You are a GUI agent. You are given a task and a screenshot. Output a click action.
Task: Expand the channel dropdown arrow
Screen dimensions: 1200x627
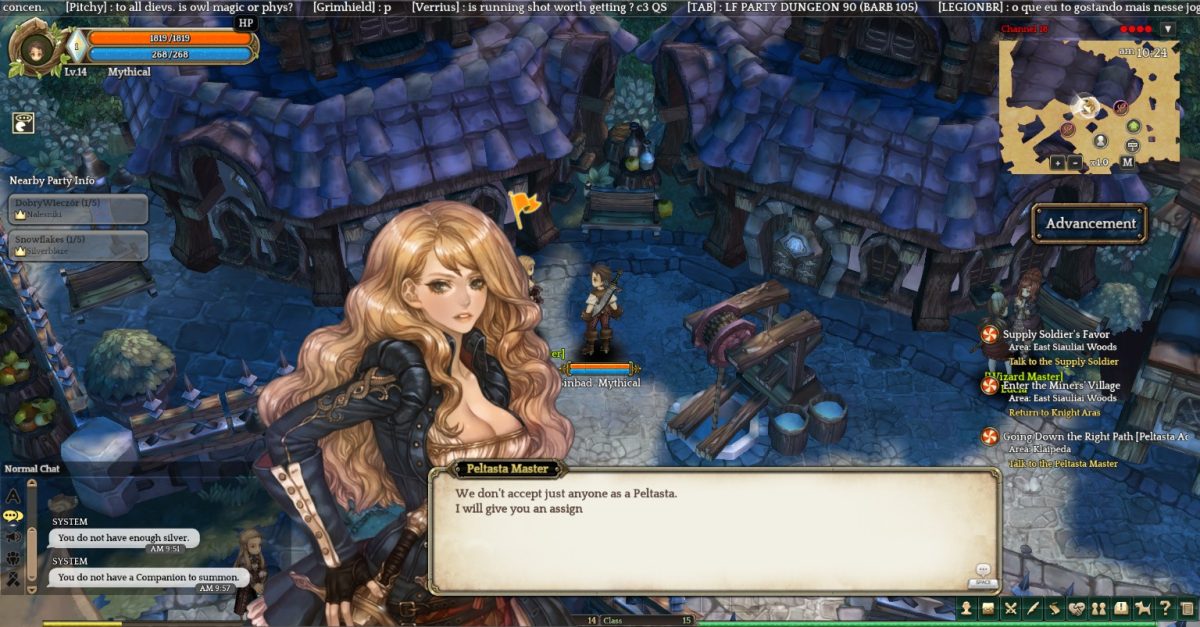click(1167, 29)
